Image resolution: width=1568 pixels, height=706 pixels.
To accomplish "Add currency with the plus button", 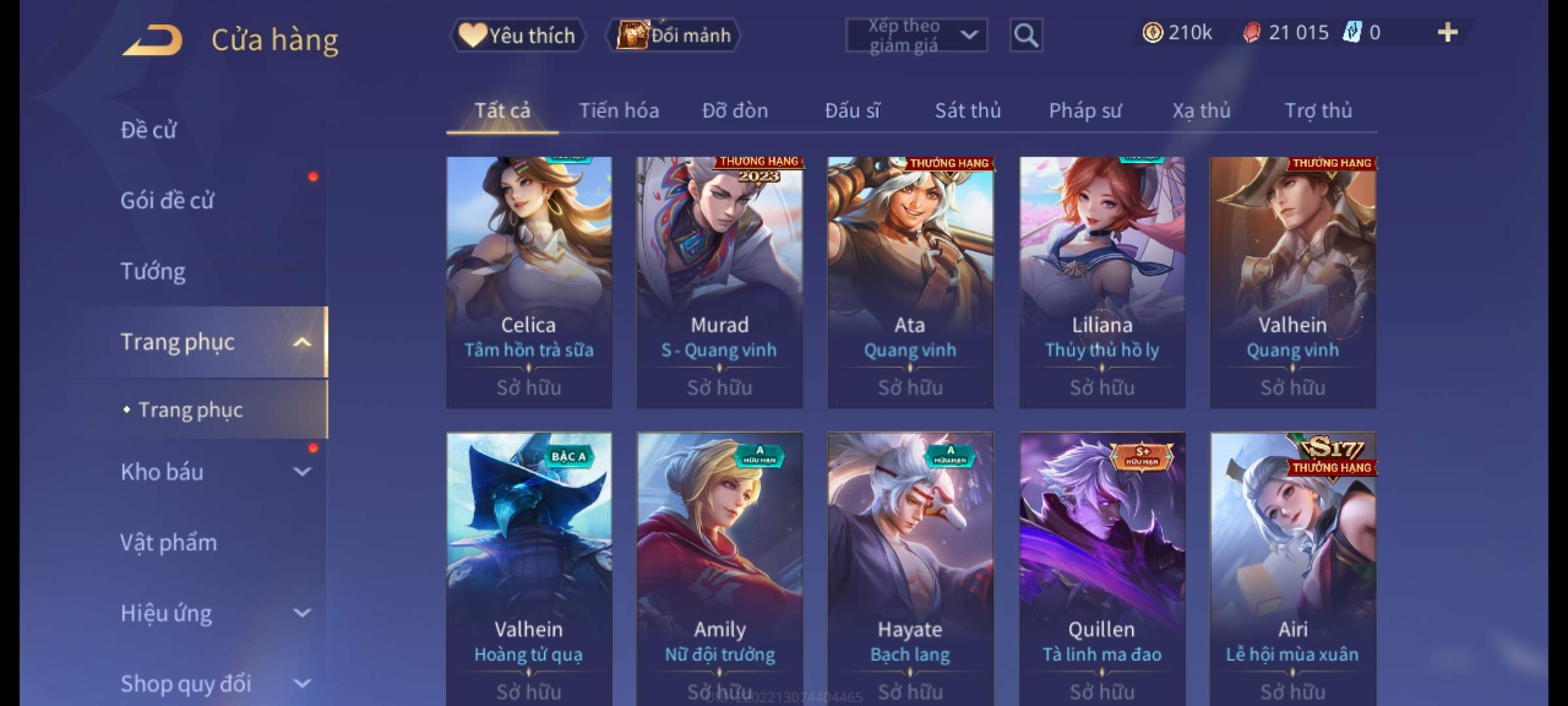I will [1447, 33].
